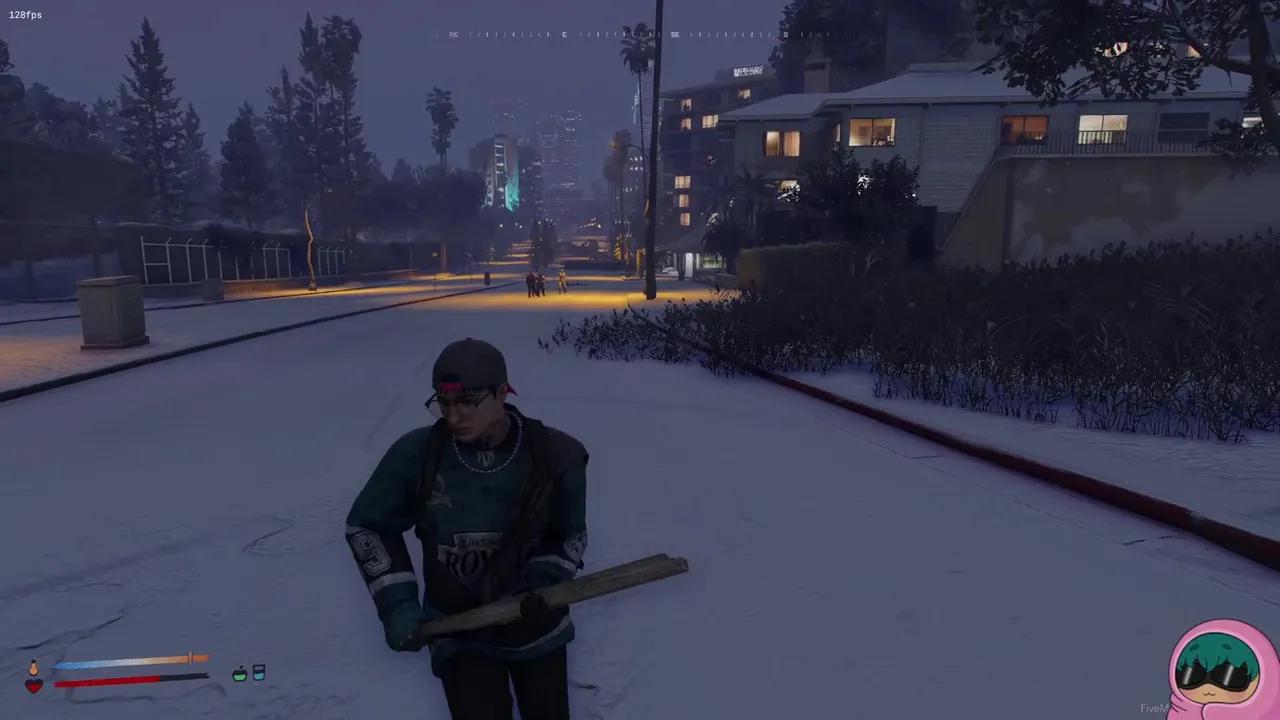Click the heart health icon
Image resolution: width=1280 pixels, height=720 pixels.
34,685
